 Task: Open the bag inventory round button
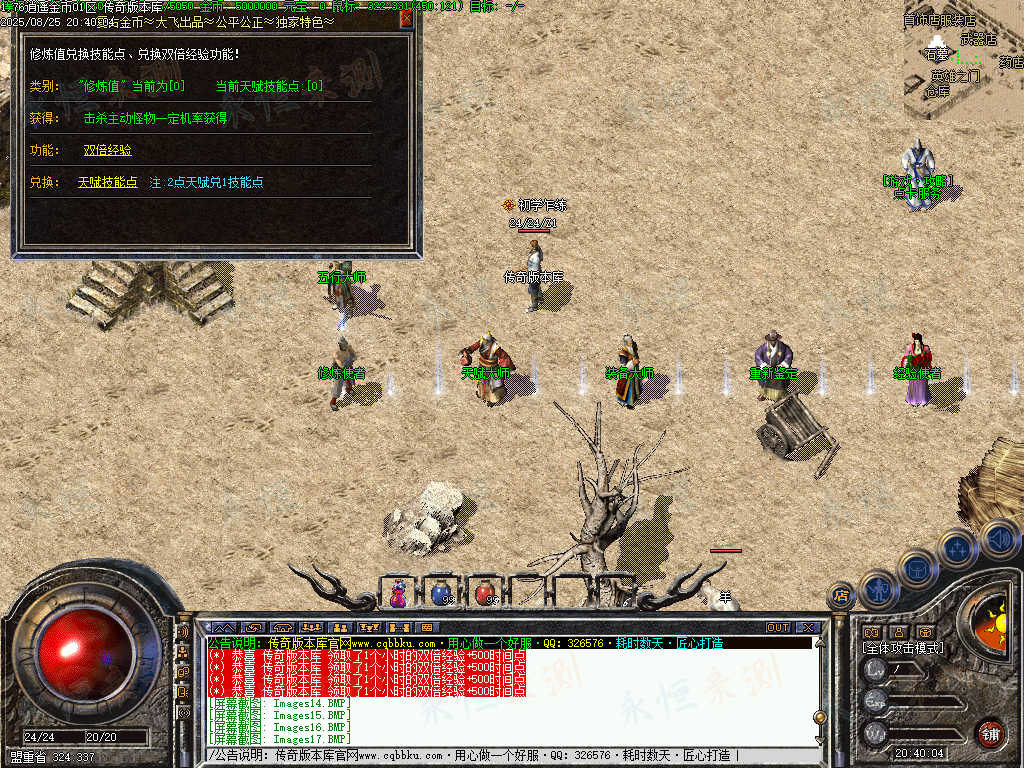[917, 568]
